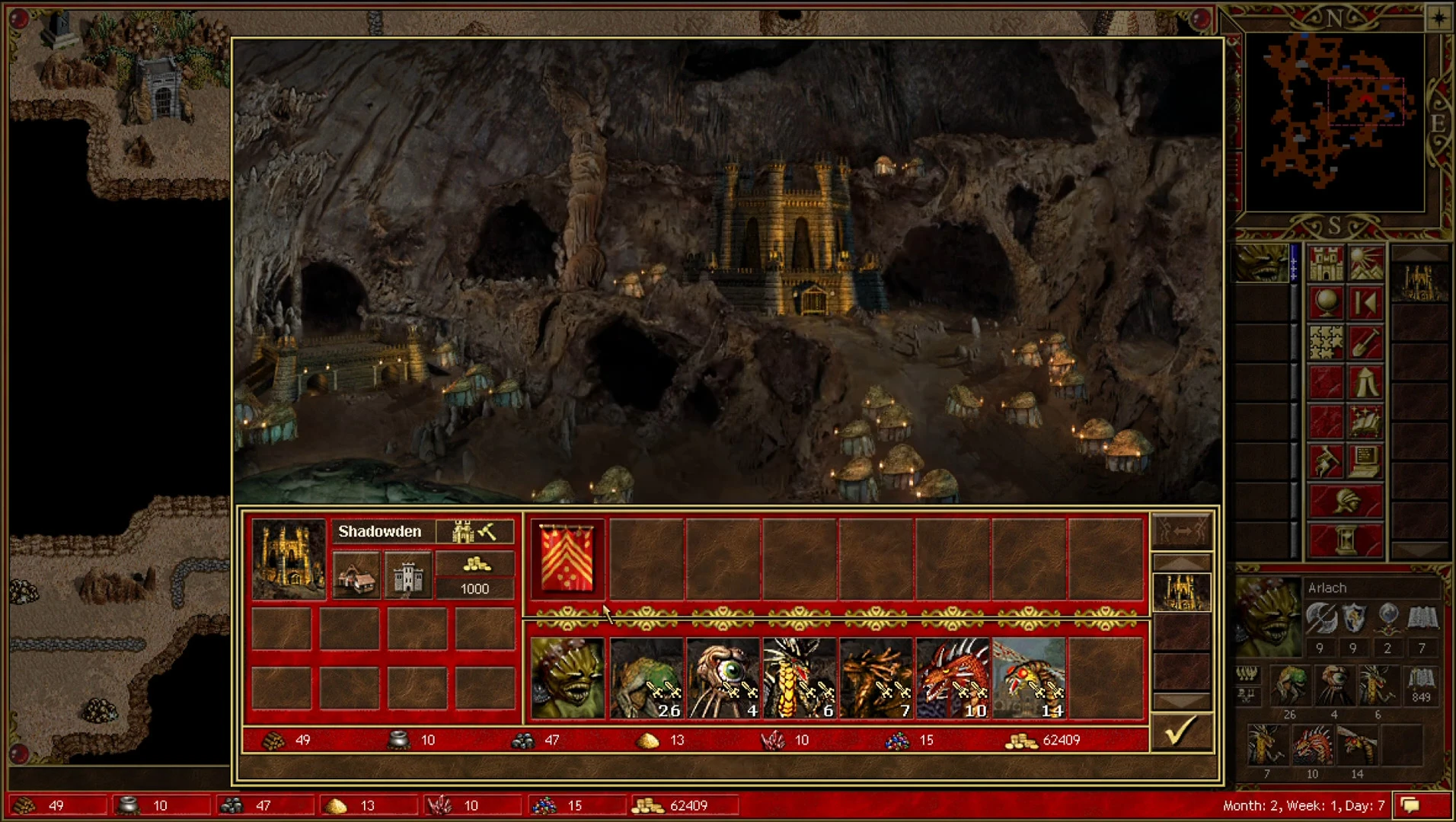Viewport: 1456px width, 822px height.
Task: Select the next hero helmet icon
Action: [1346, 500]
